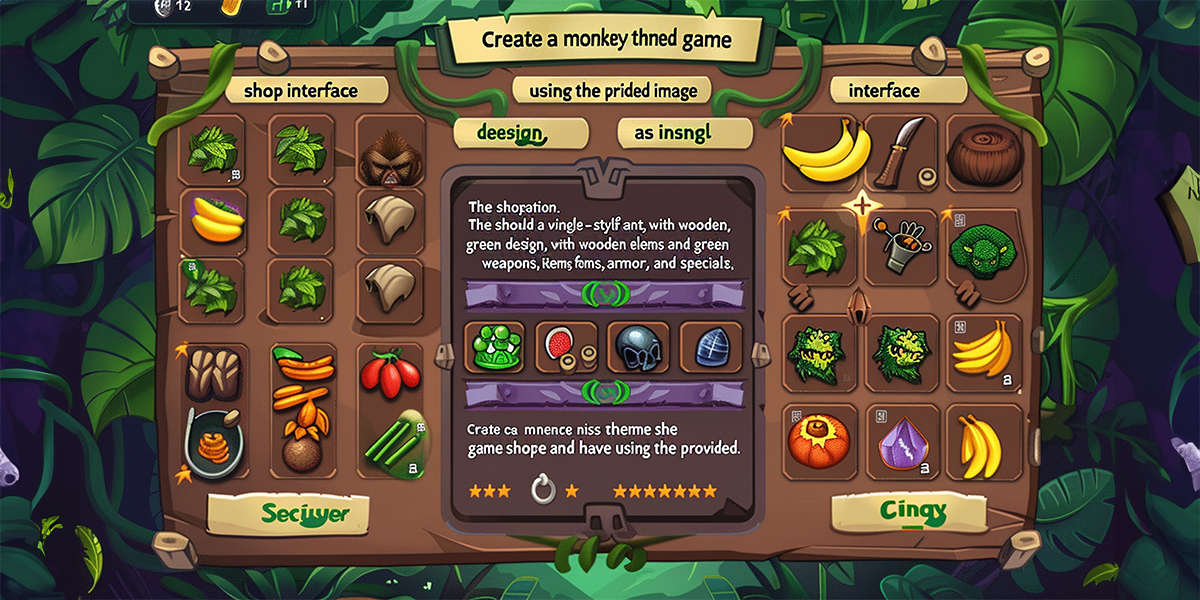The width and height of the screenshot is (1200, 600).
Task: Choose the knife item slot
Action: click(x=898, y=152)
